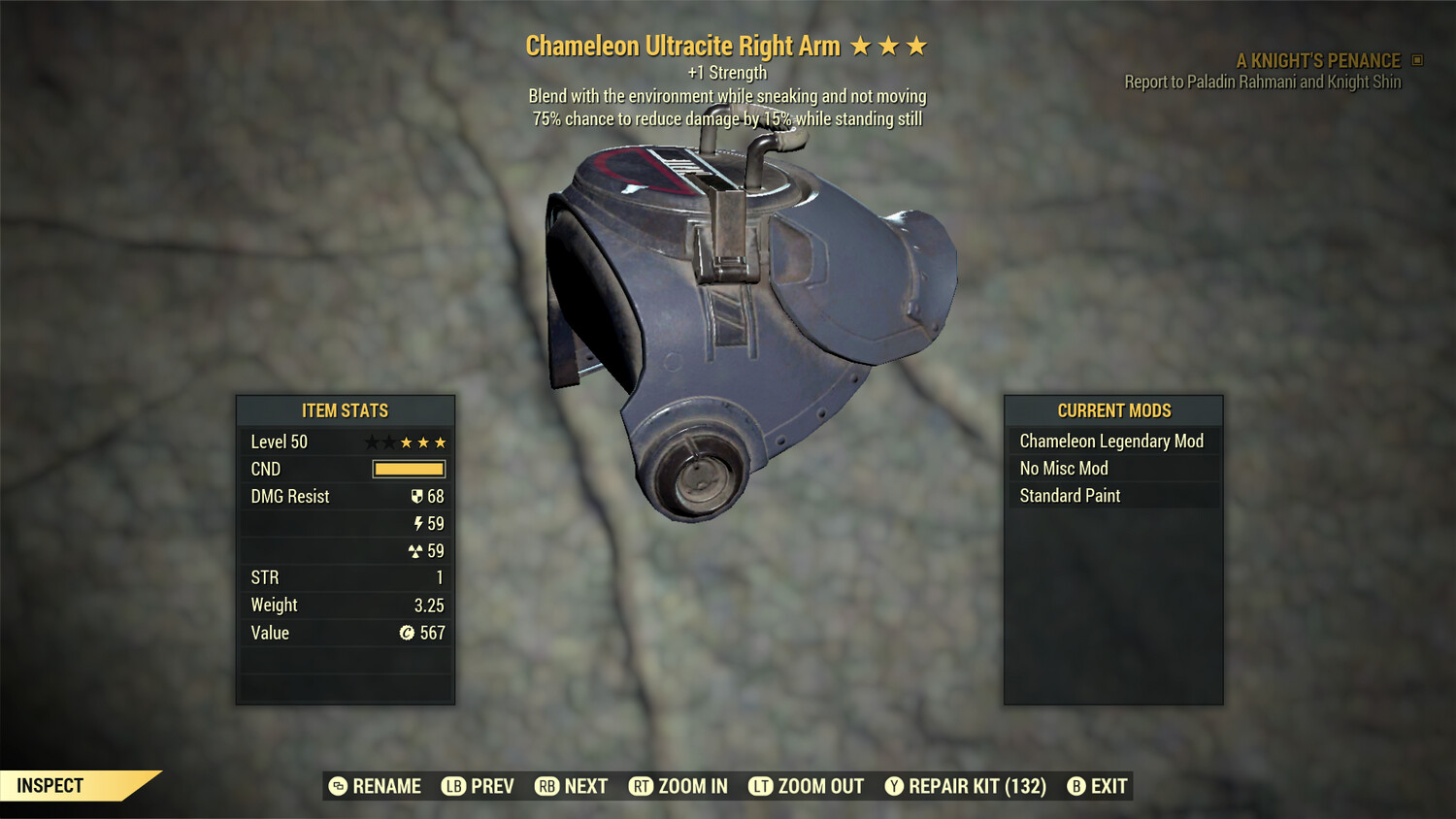Click the yellow CND condition bar
The height and width of the screenshot is (819, 1456).
click(x=407, y=469)
